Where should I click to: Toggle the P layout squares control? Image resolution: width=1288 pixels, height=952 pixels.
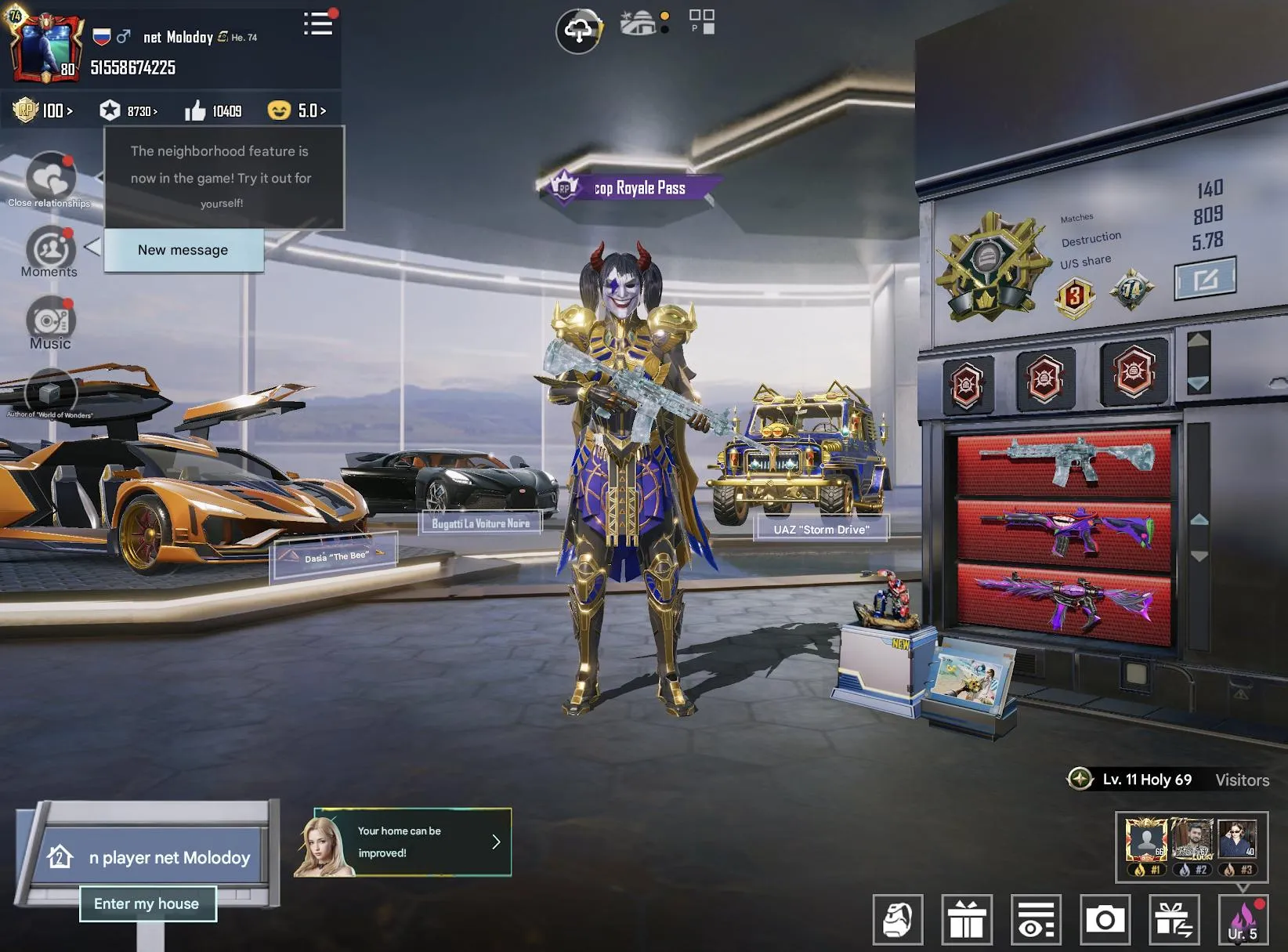701,22
